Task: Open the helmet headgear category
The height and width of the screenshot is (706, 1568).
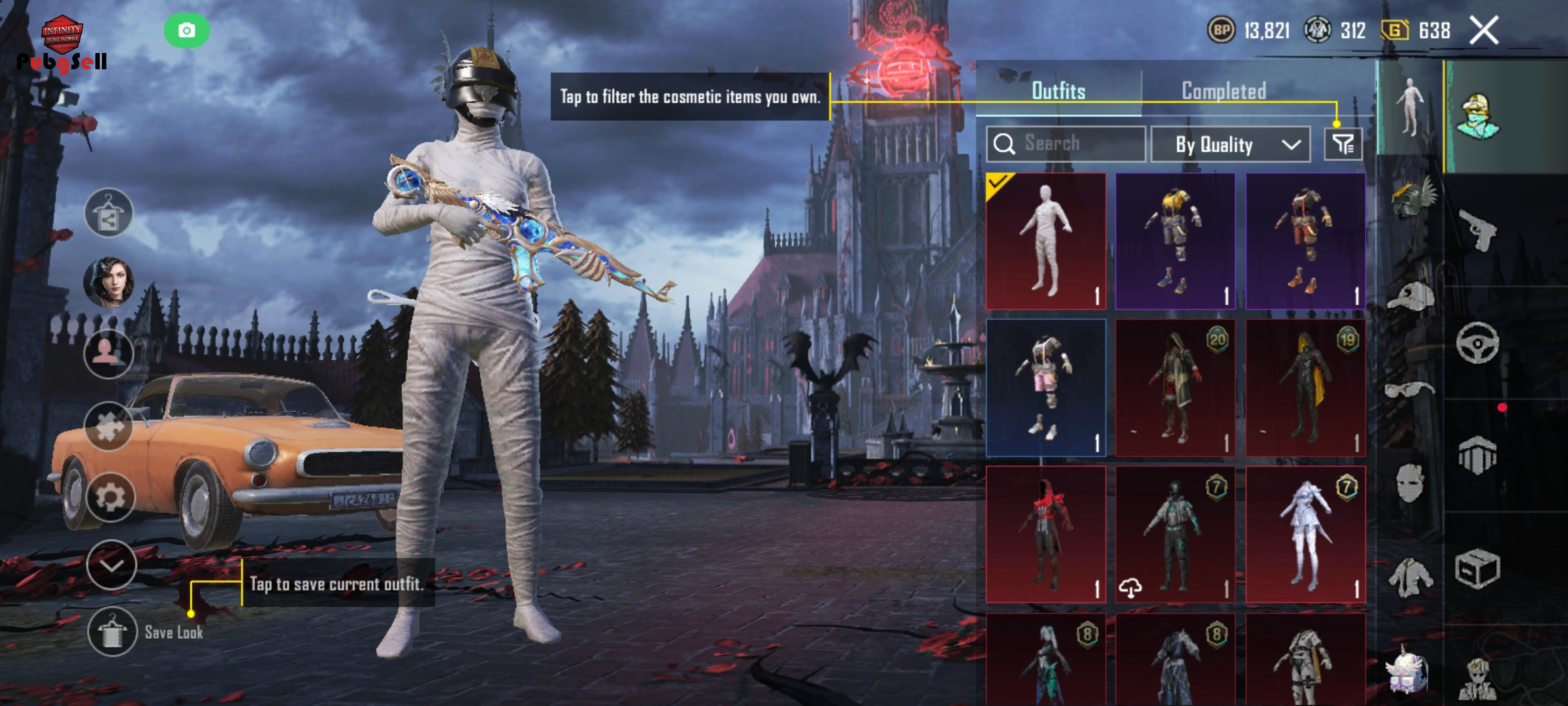Action: click(1411, 197)
